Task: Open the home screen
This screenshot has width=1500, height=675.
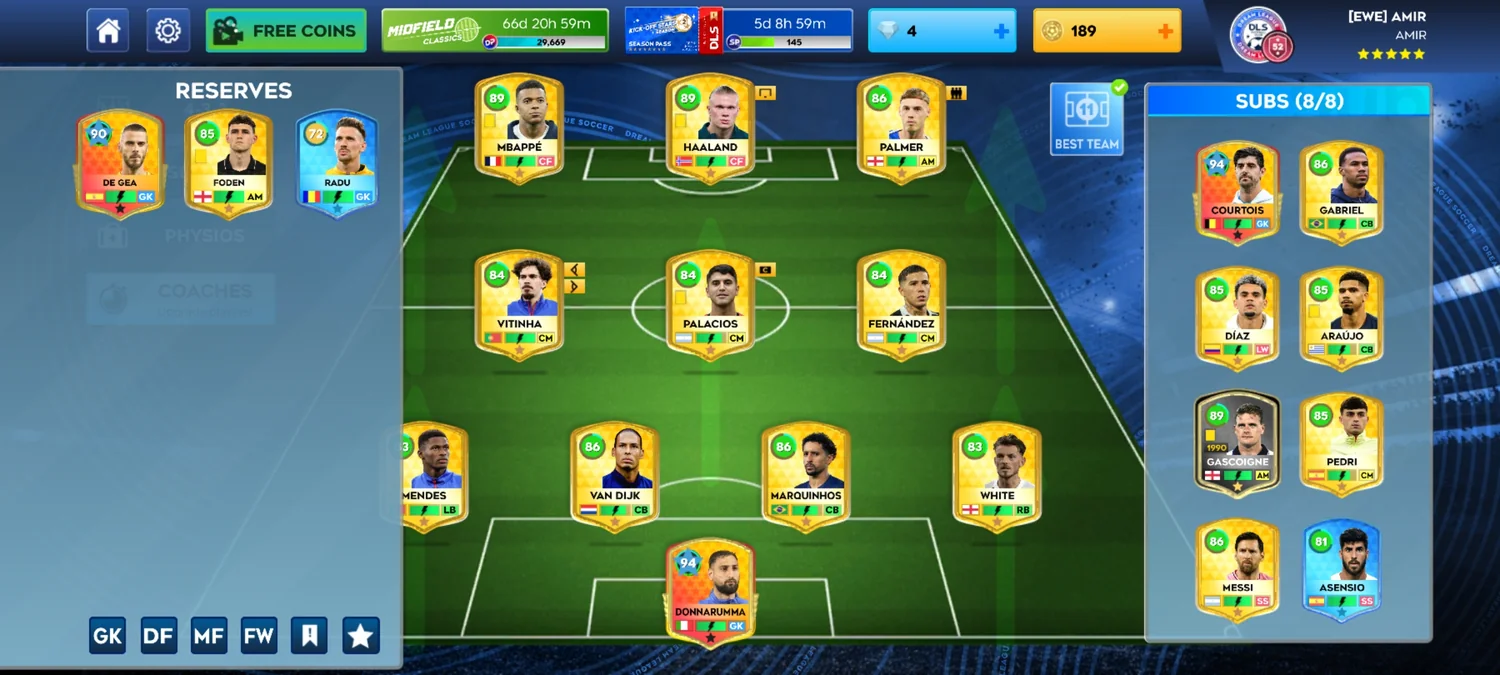Action: click(x=108, y=31)
